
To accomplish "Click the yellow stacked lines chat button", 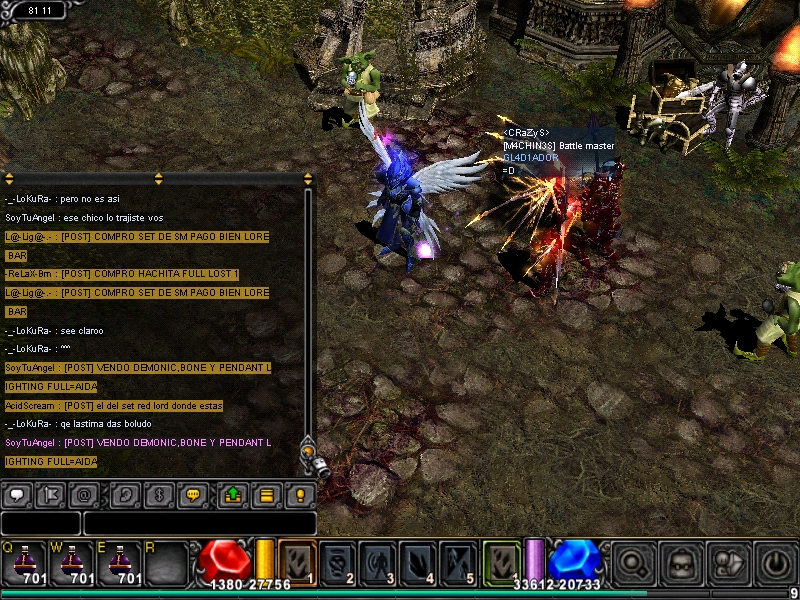I will [x=266, y=494].
